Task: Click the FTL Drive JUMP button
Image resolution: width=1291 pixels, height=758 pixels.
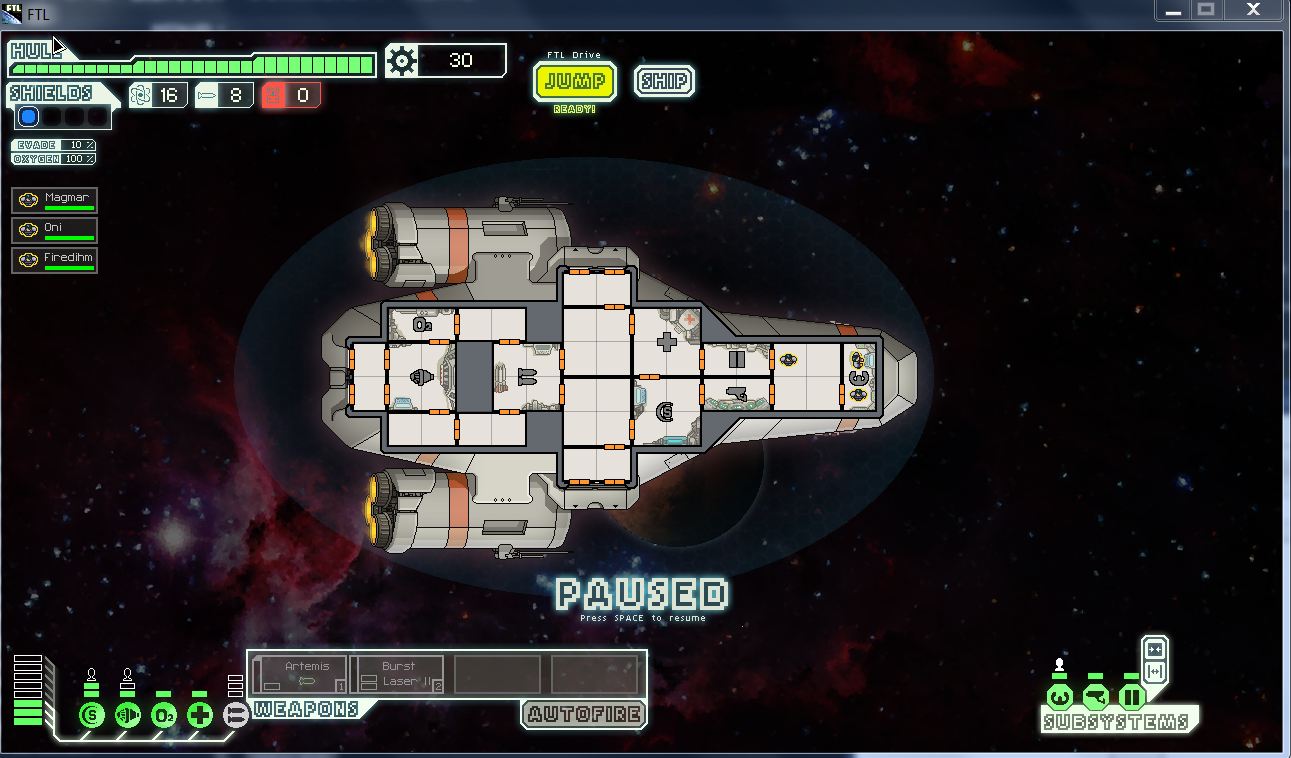Action: (575, 81)
